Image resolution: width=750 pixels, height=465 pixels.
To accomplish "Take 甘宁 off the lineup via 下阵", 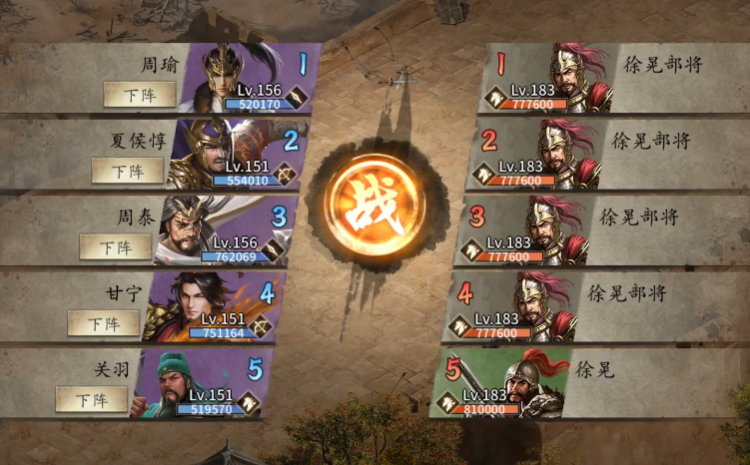I will point(103,323).
